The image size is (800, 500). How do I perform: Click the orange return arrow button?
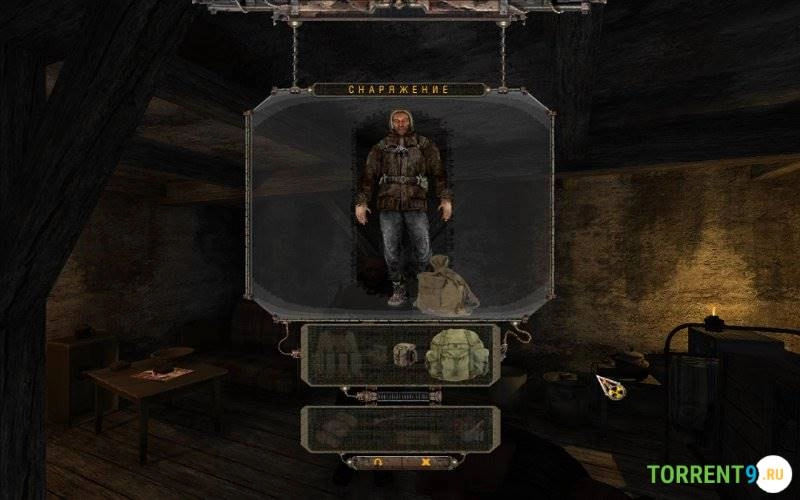(x=376, y=462)
